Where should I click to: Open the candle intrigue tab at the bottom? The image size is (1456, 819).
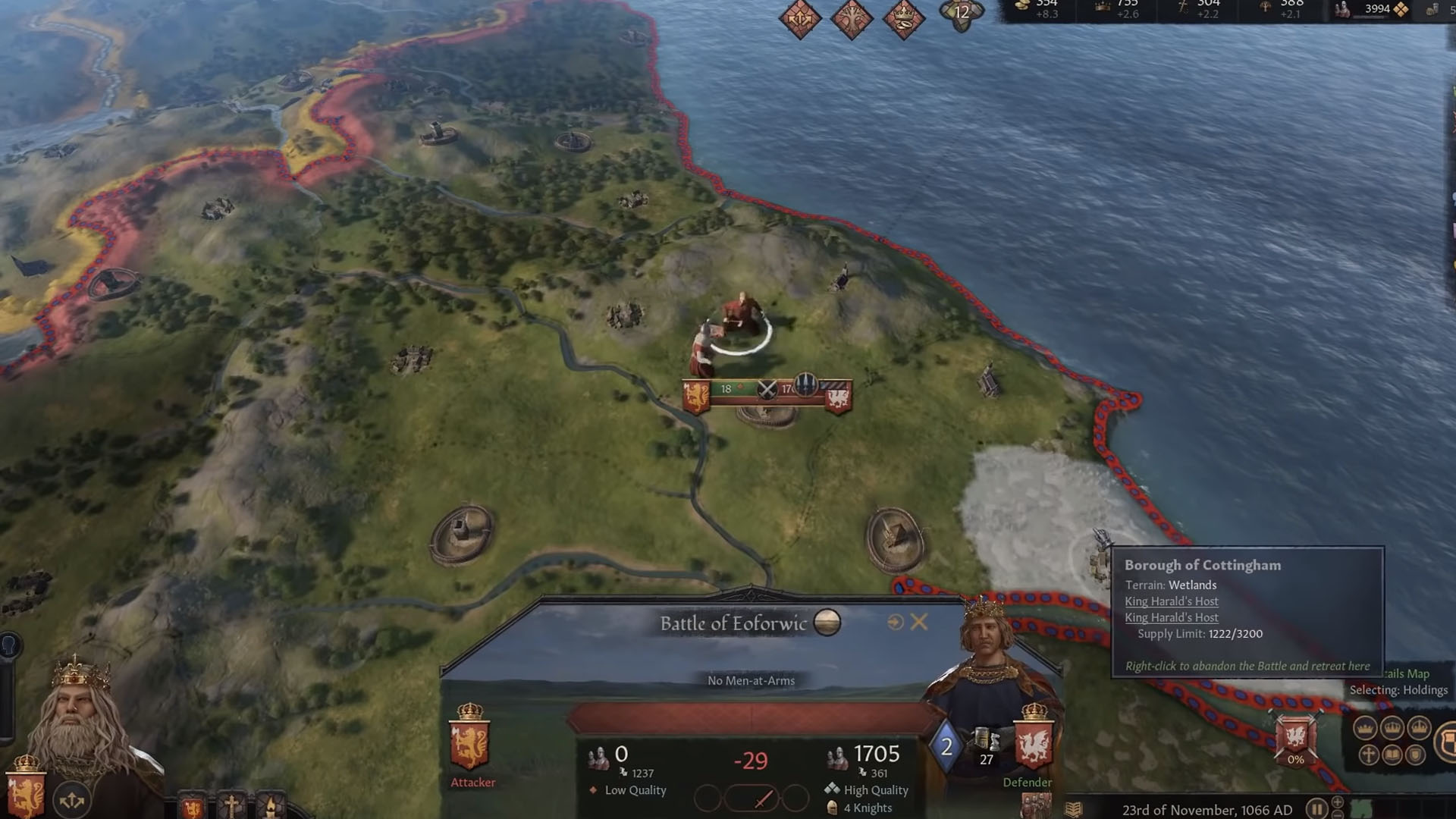click(x=271, y=806)
